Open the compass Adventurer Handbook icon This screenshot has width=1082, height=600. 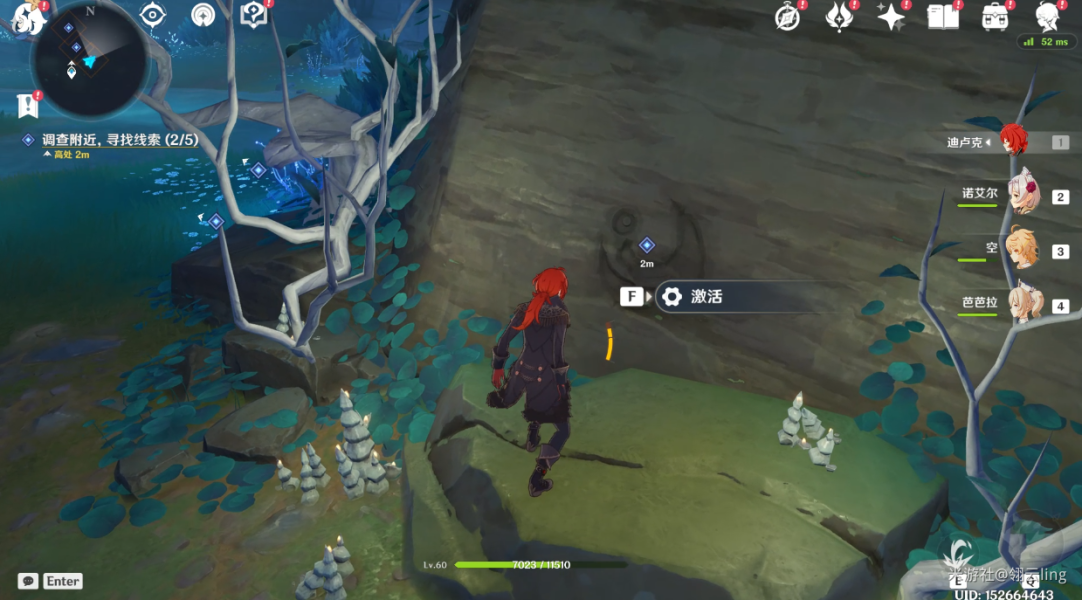(x=789, y=17)
